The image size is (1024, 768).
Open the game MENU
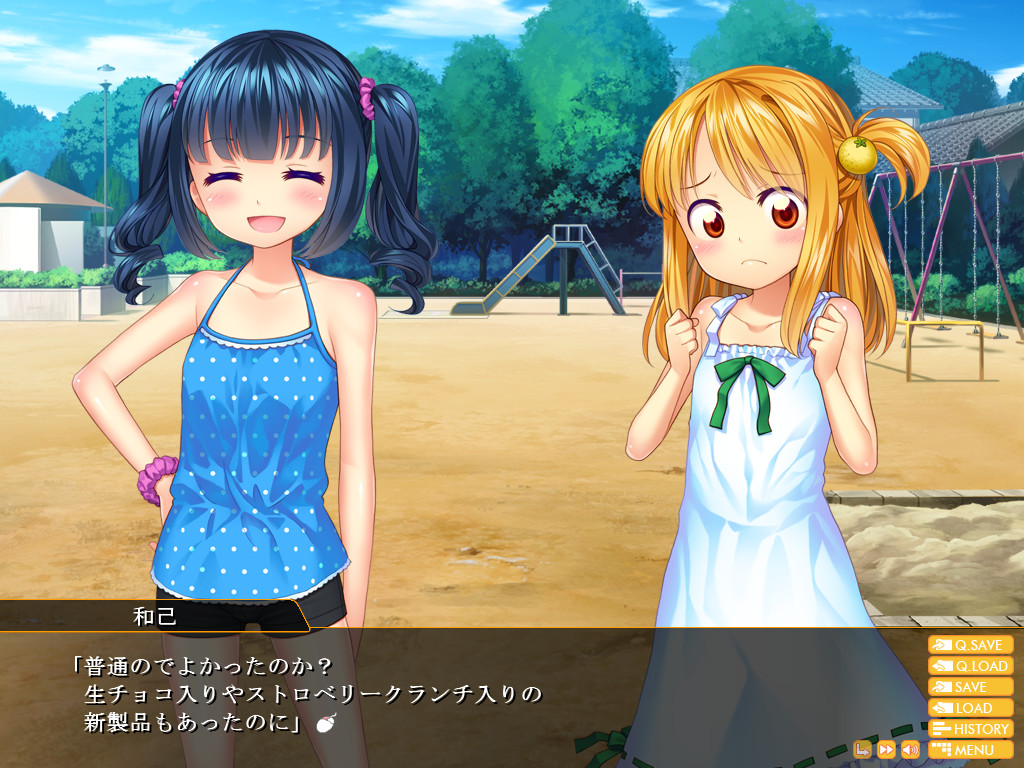point(970,750)
